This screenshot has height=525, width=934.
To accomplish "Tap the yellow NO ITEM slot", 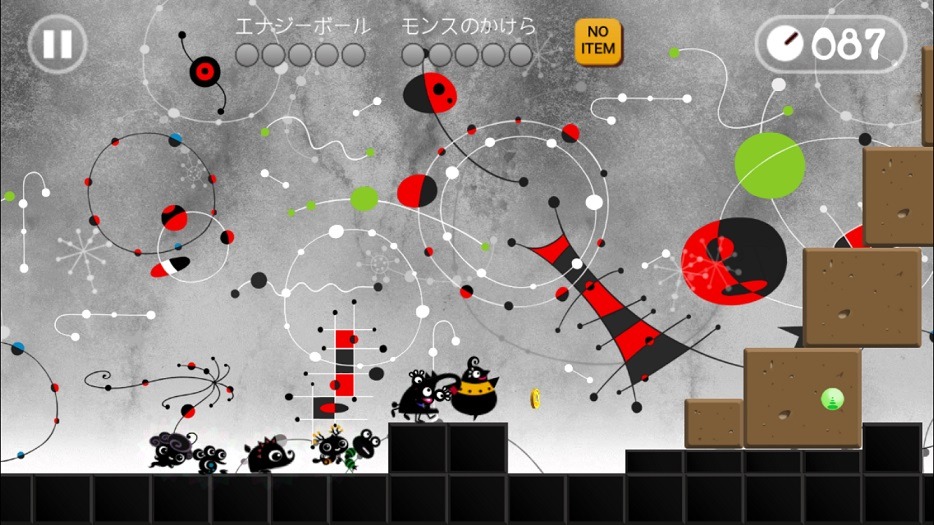I will pyautogui.click(x=597, y=42).
